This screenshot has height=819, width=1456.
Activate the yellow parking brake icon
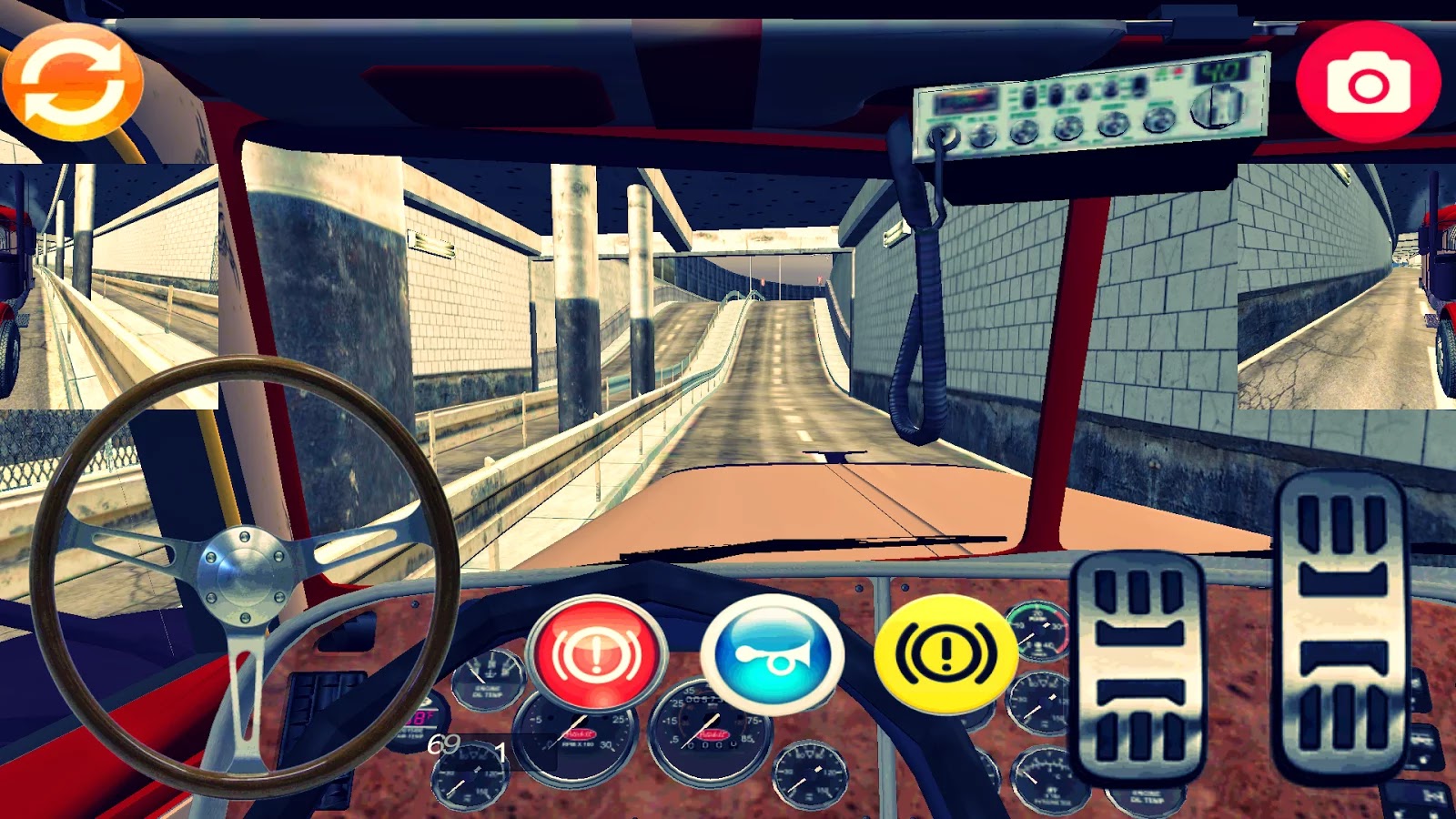pyautogui.click(x=946, y=652)
